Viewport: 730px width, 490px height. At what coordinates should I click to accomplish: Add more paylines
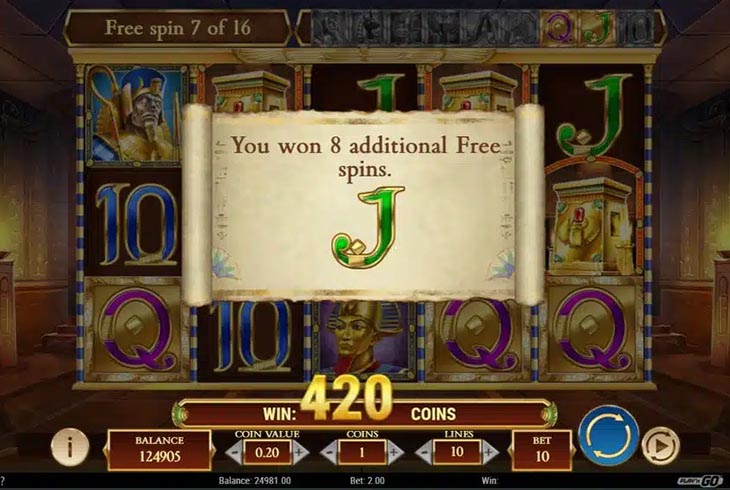pos(492,452)
